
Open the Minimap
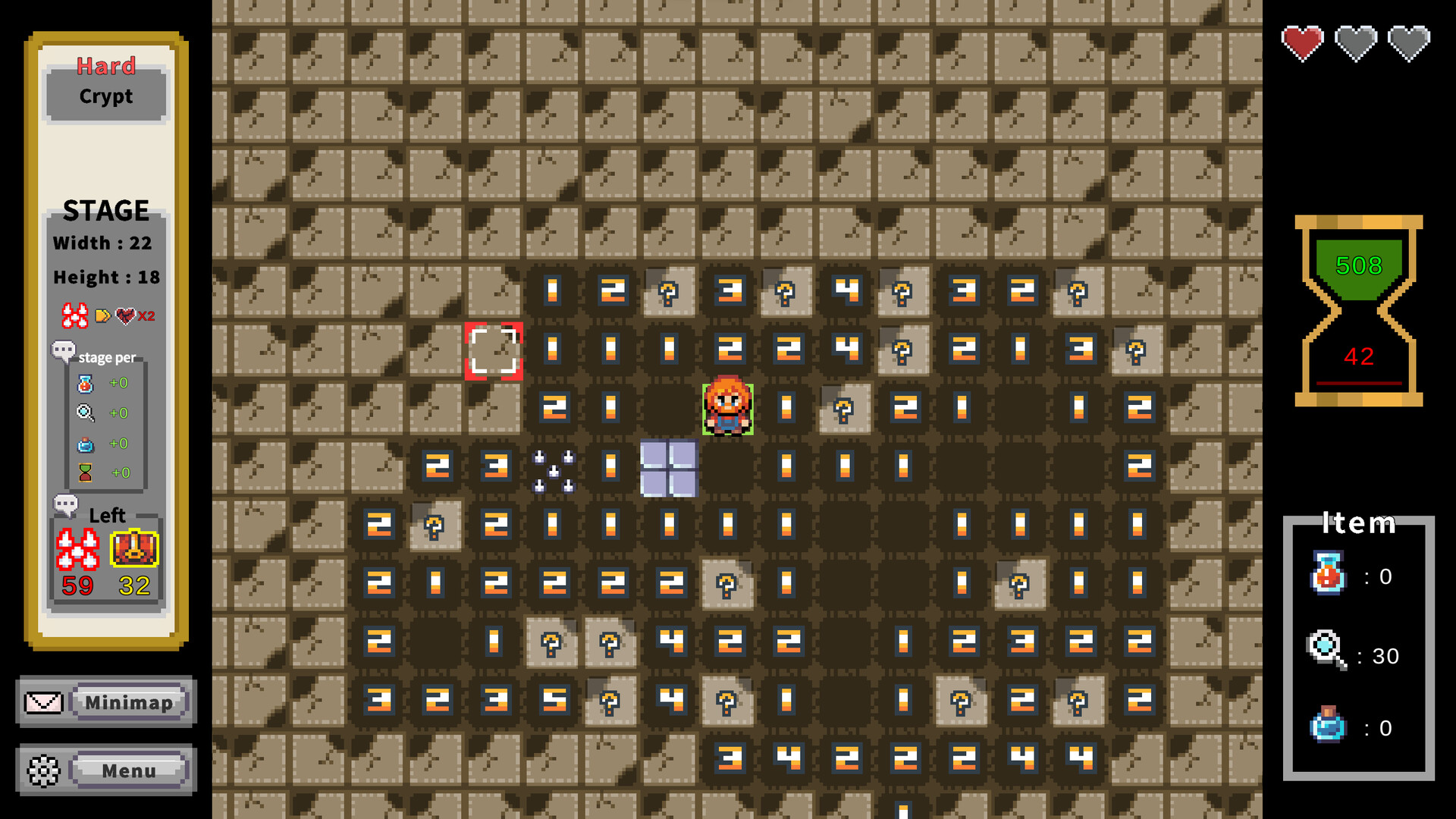click(129, 702)
